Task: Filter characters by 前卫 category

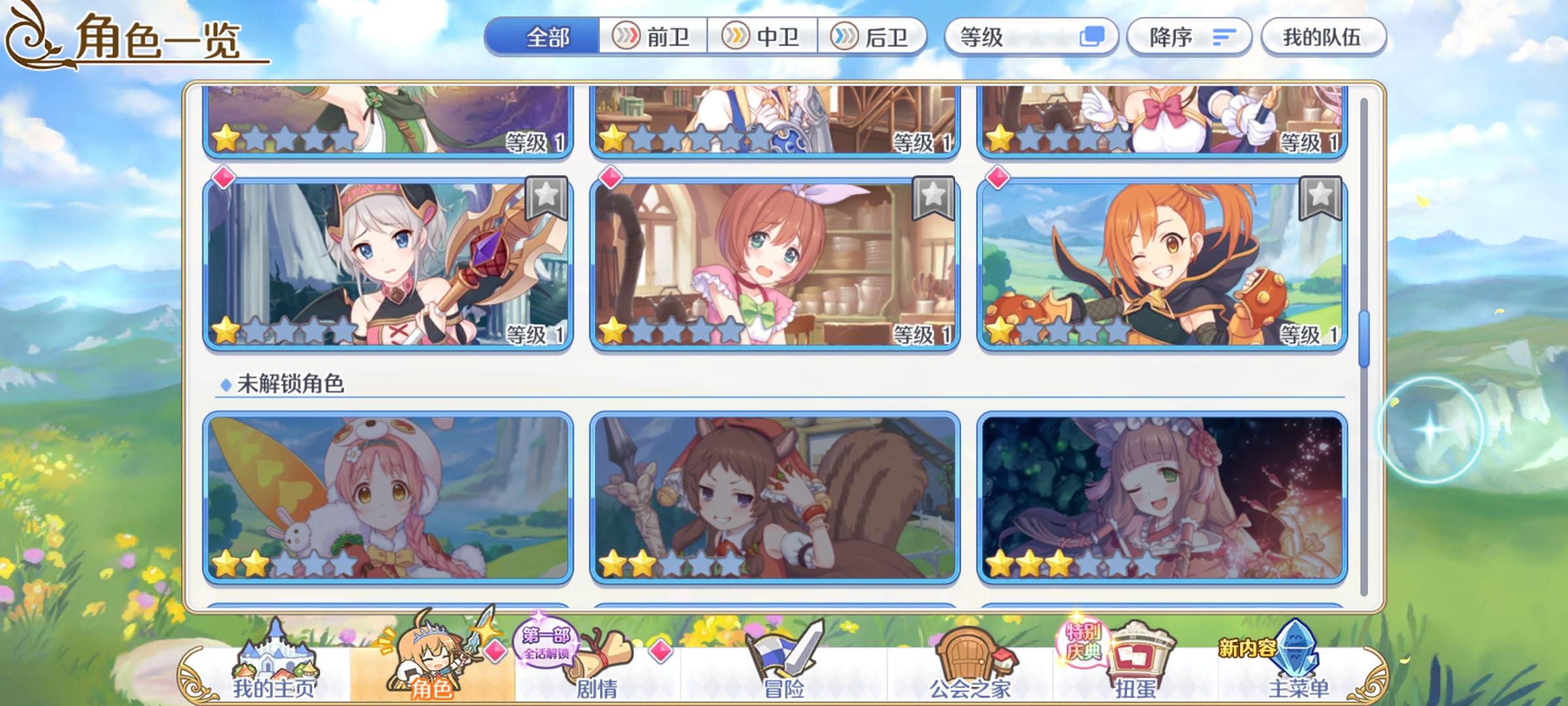Action: (653, 37)
